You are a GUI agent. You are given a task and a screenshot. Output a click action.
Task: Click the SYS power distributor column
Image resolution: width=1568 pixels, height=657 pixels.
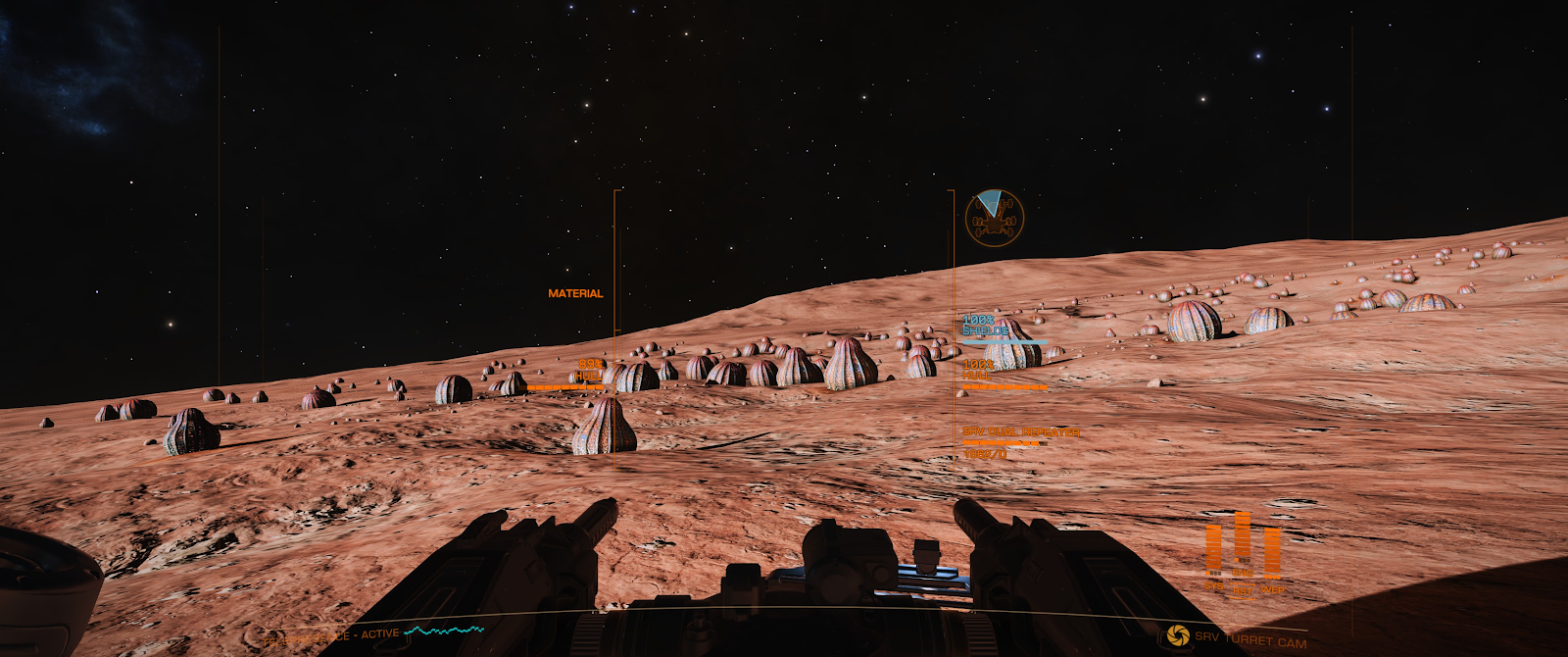point(1213,551)
